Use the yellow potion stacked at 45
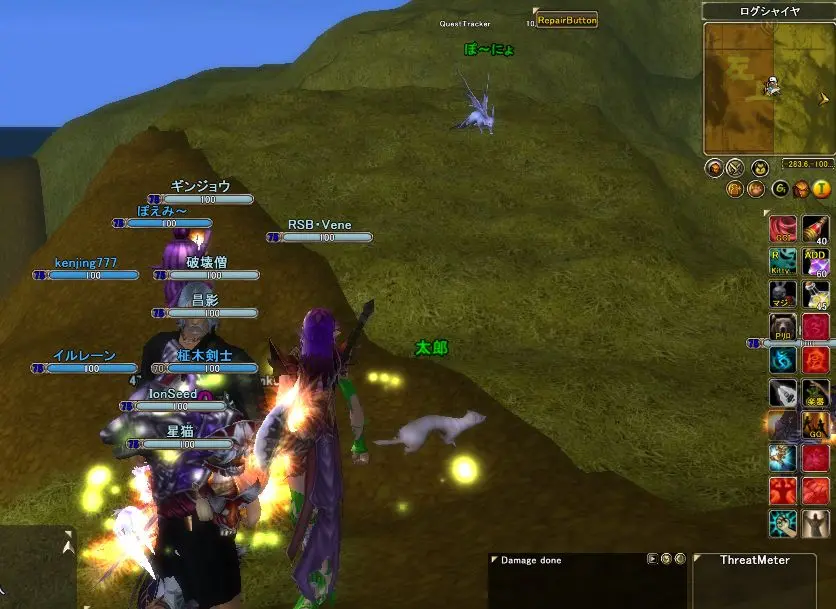Viewport: 836px width, 609px height. (x=816, y=294)
